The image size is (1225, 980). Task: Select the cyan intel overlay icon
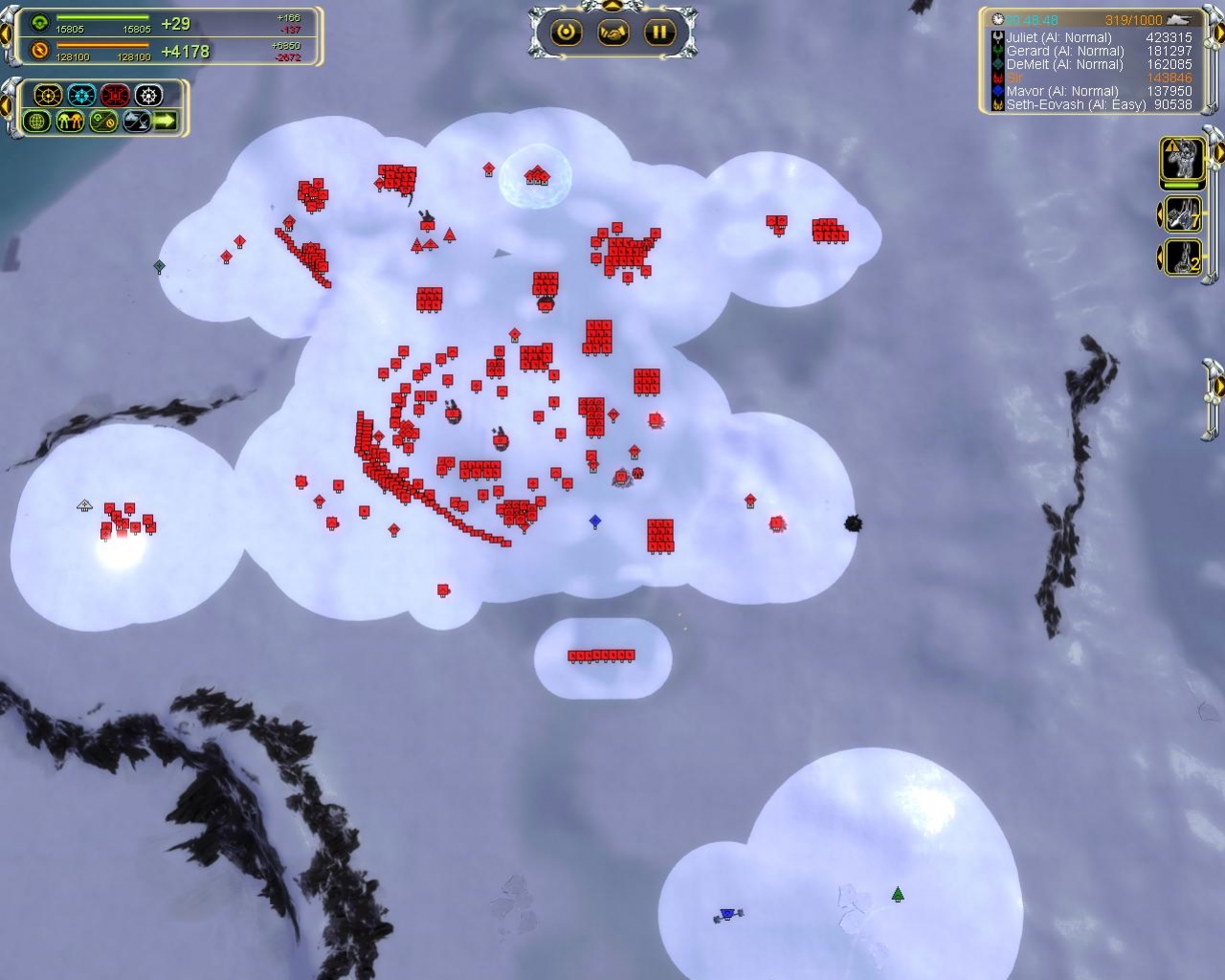click(80, 95)
